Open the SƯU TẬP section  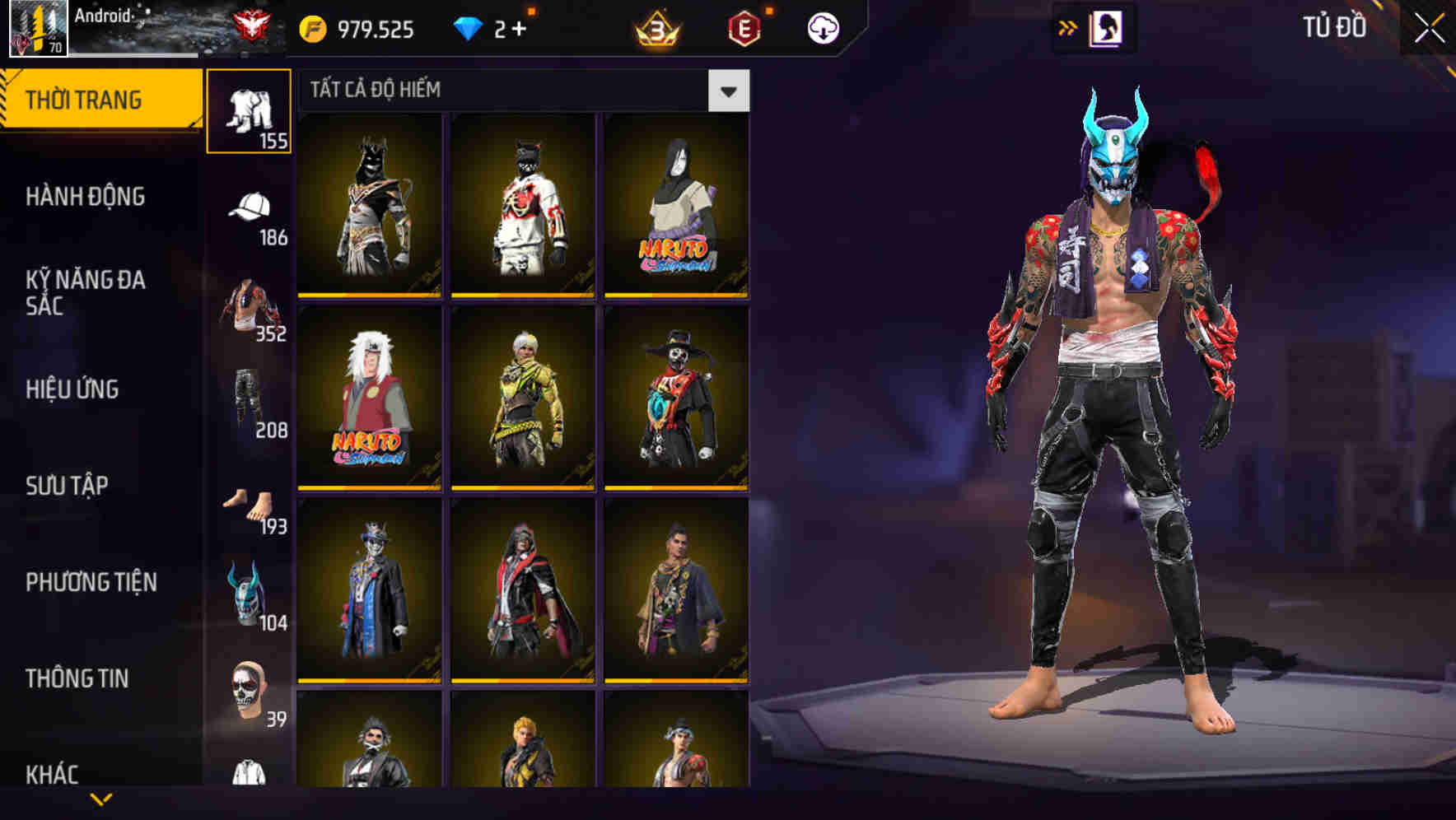point(70,486)
